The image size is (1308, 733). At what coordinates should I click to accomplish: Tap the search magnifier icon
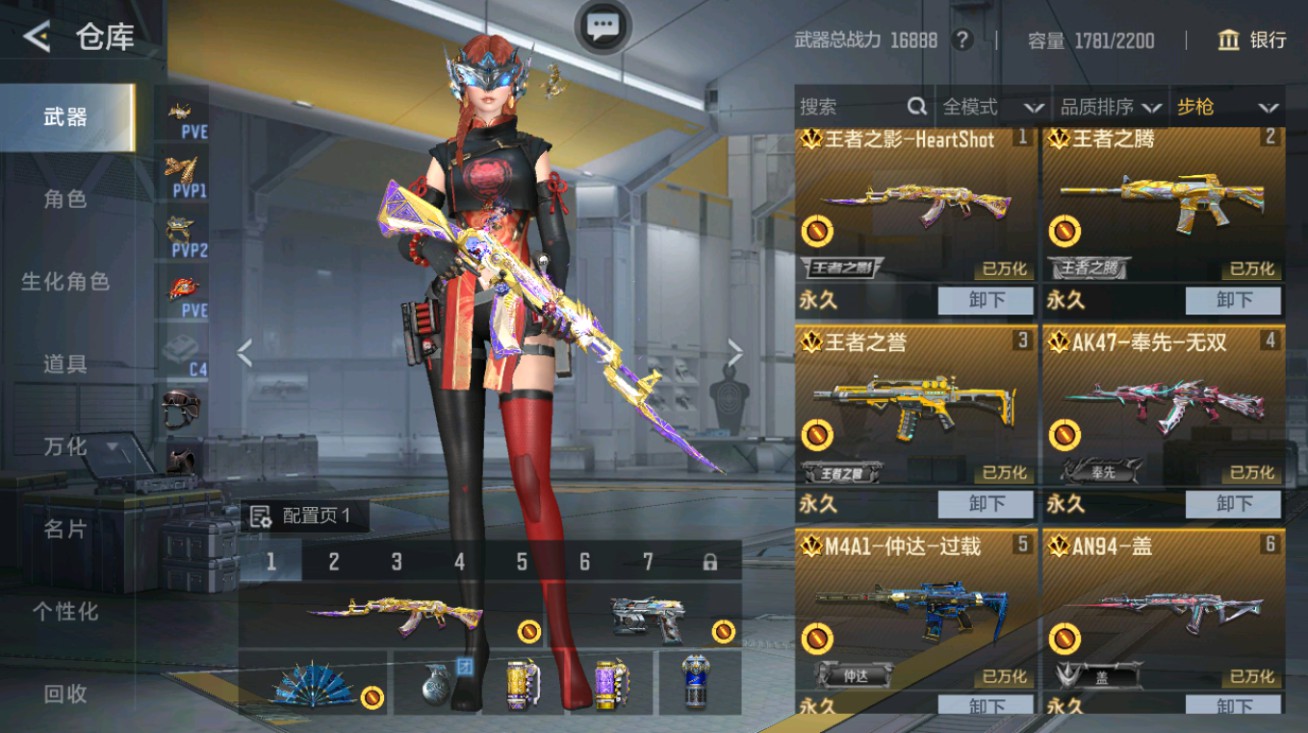click(x=915, y=106)
